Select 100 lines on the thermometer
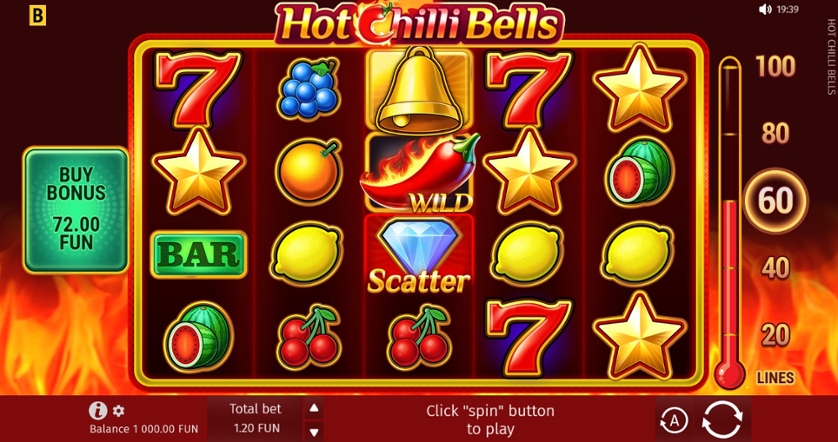 pyautogui.click(x=775, y=67)
